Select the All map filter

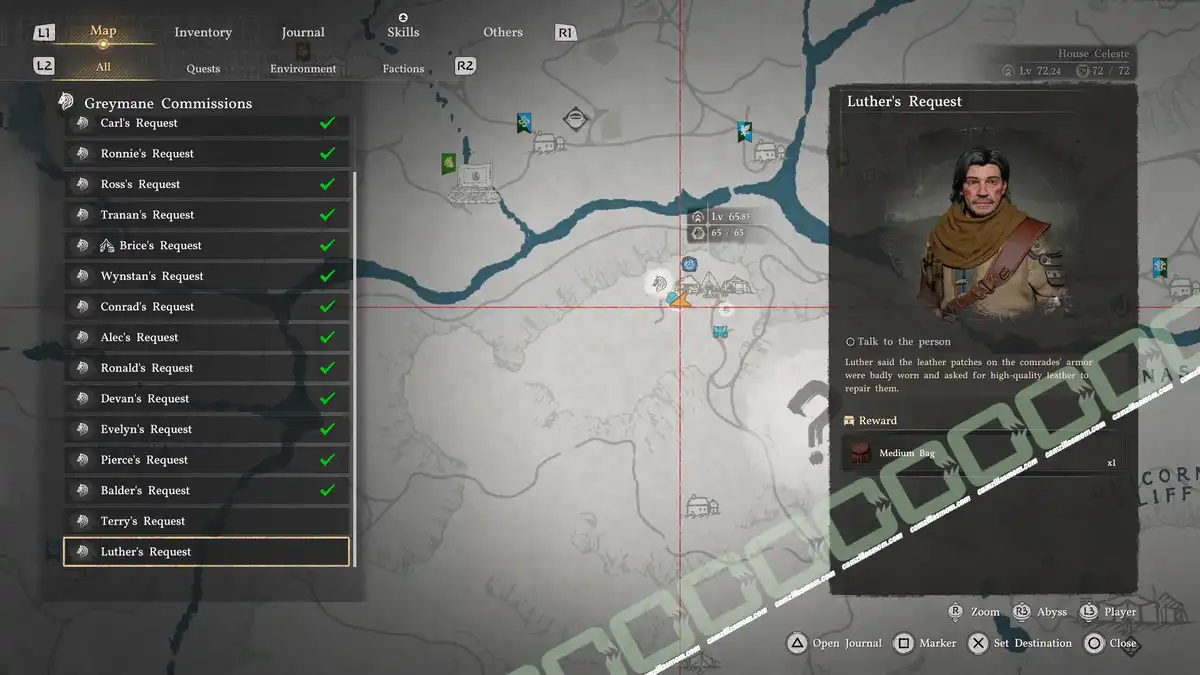point(103,68)
